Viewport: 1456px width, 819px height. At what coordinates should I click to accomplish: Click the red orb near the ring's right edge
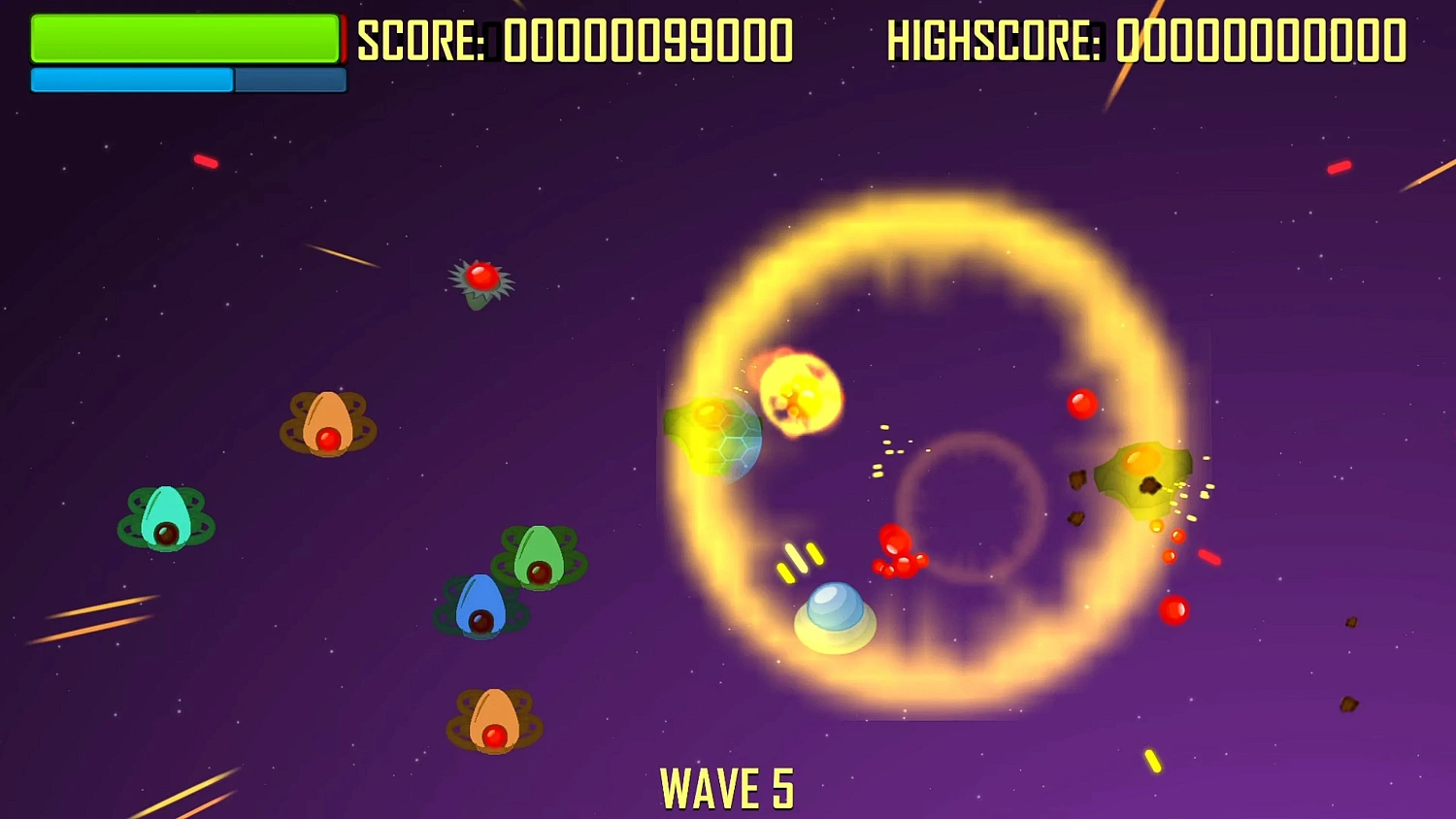coord(1081,405)
